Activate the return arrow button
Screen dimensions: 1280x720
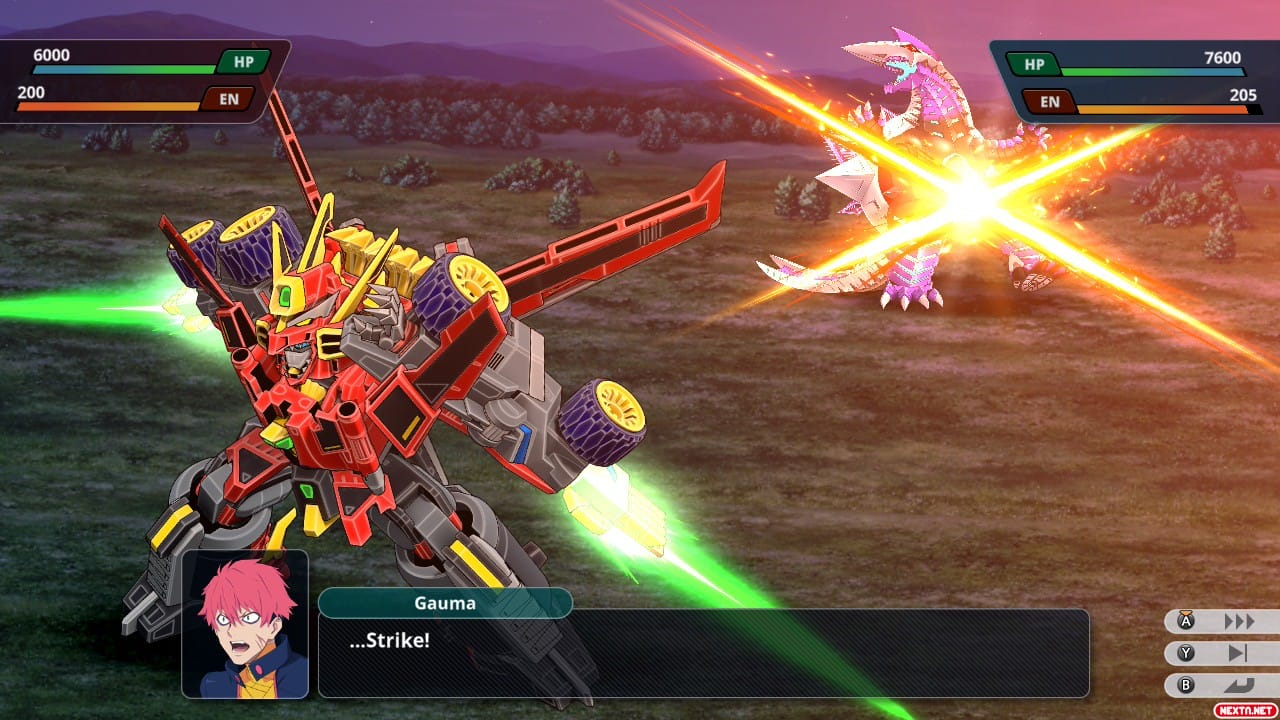pos(1222,685)
